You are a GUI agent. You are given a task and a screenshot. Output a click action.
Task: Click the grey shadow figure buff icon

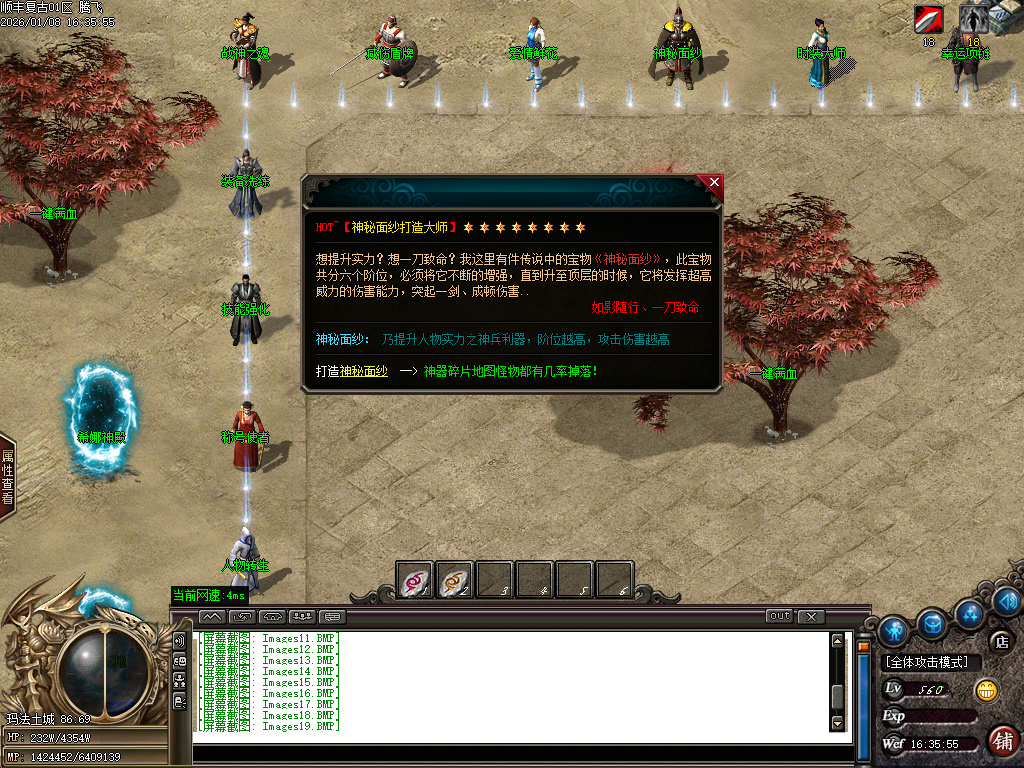973,19
